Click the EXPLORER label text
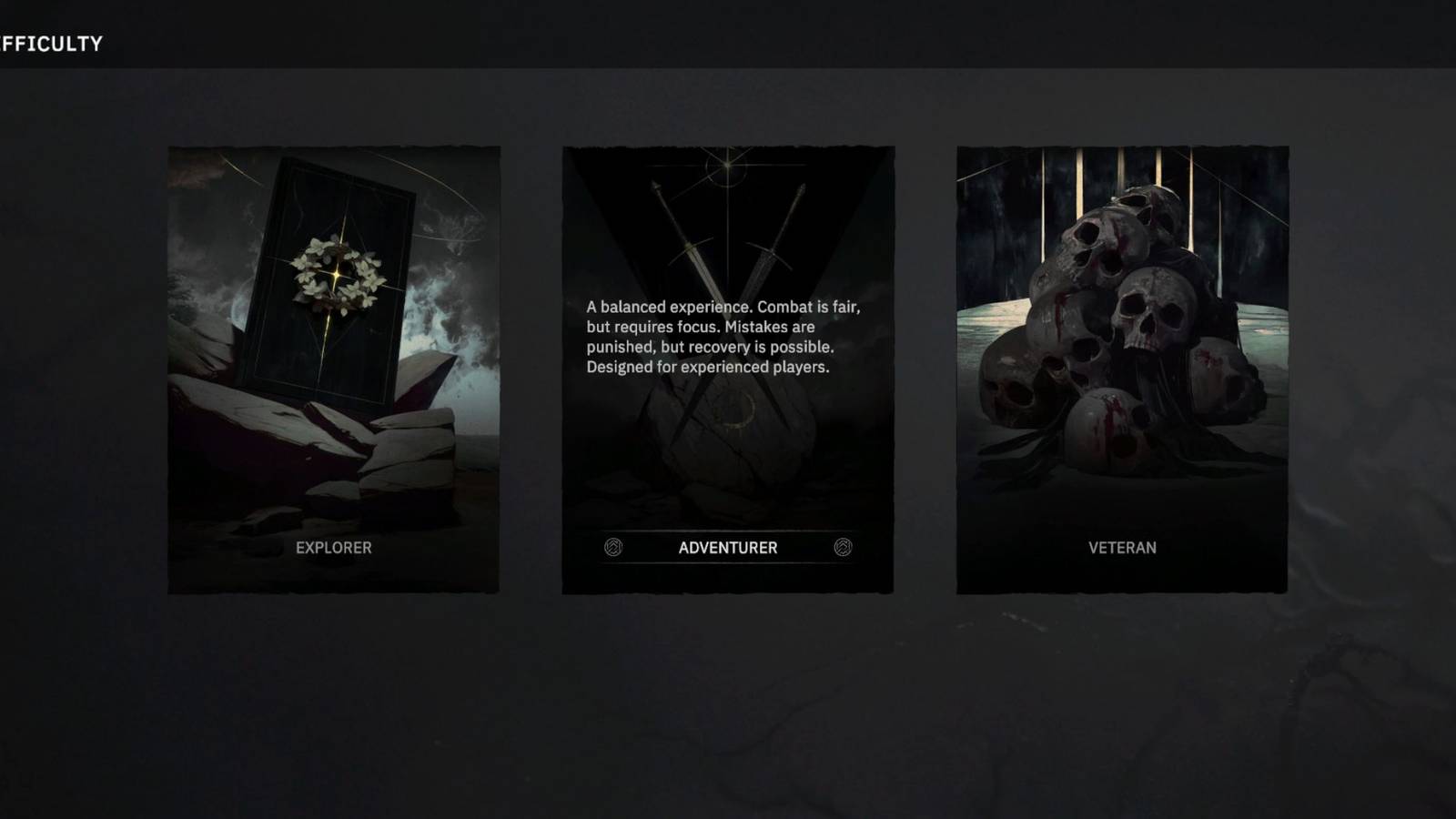1456x819 pixels. pos(334,548)
